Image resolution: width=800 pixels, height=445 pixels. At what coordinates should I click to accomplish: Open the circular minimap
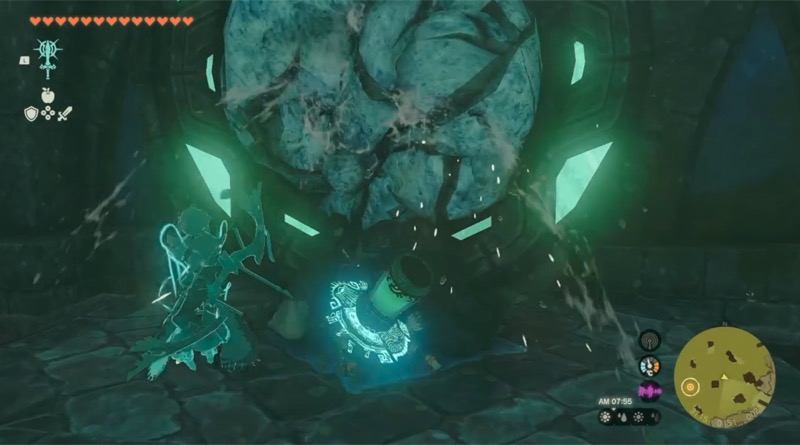click(724, 376)
